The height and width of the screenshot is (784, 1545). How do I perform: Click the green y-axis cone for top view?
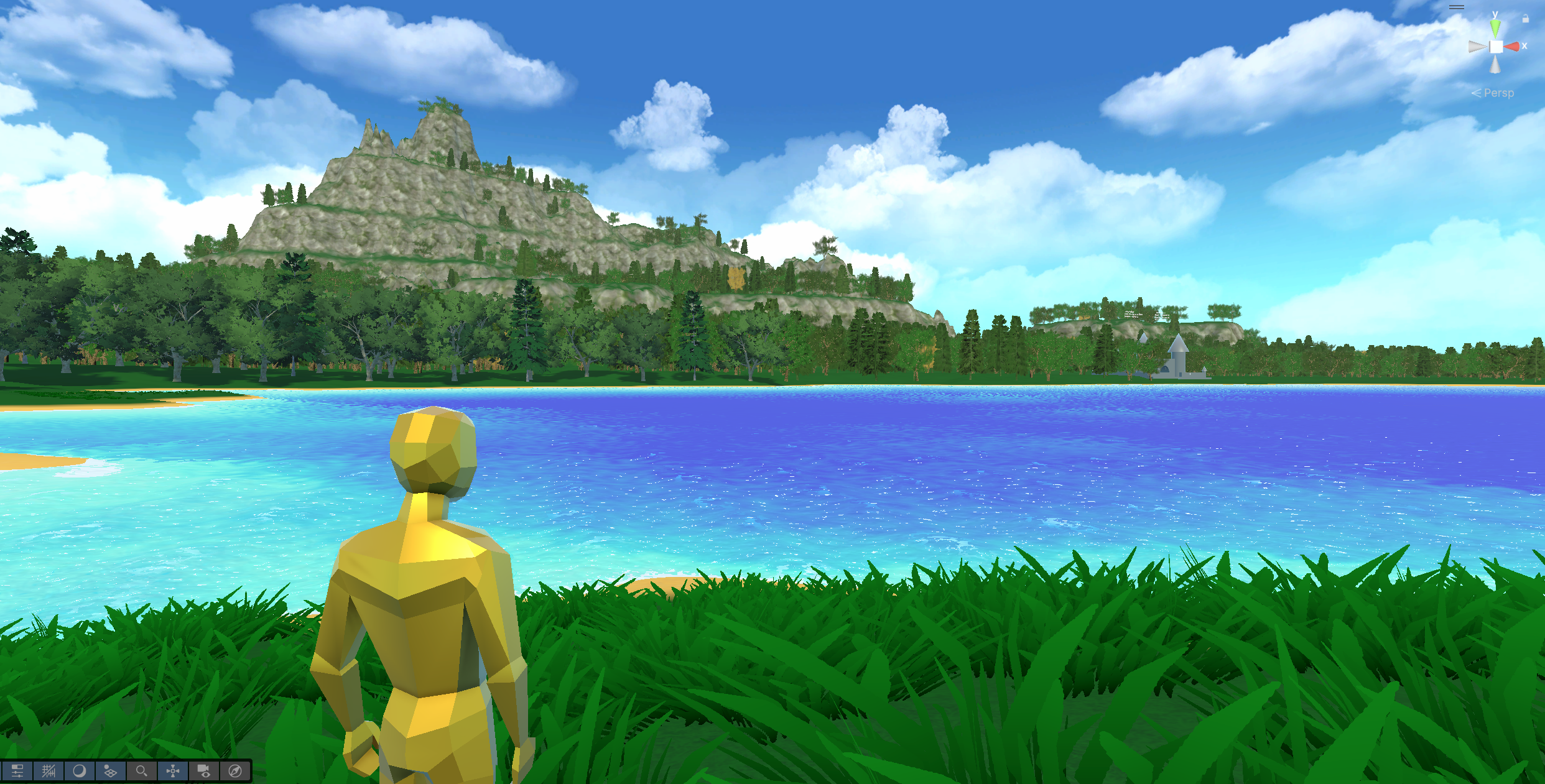pyautogui.click(x=1495, y=29)
